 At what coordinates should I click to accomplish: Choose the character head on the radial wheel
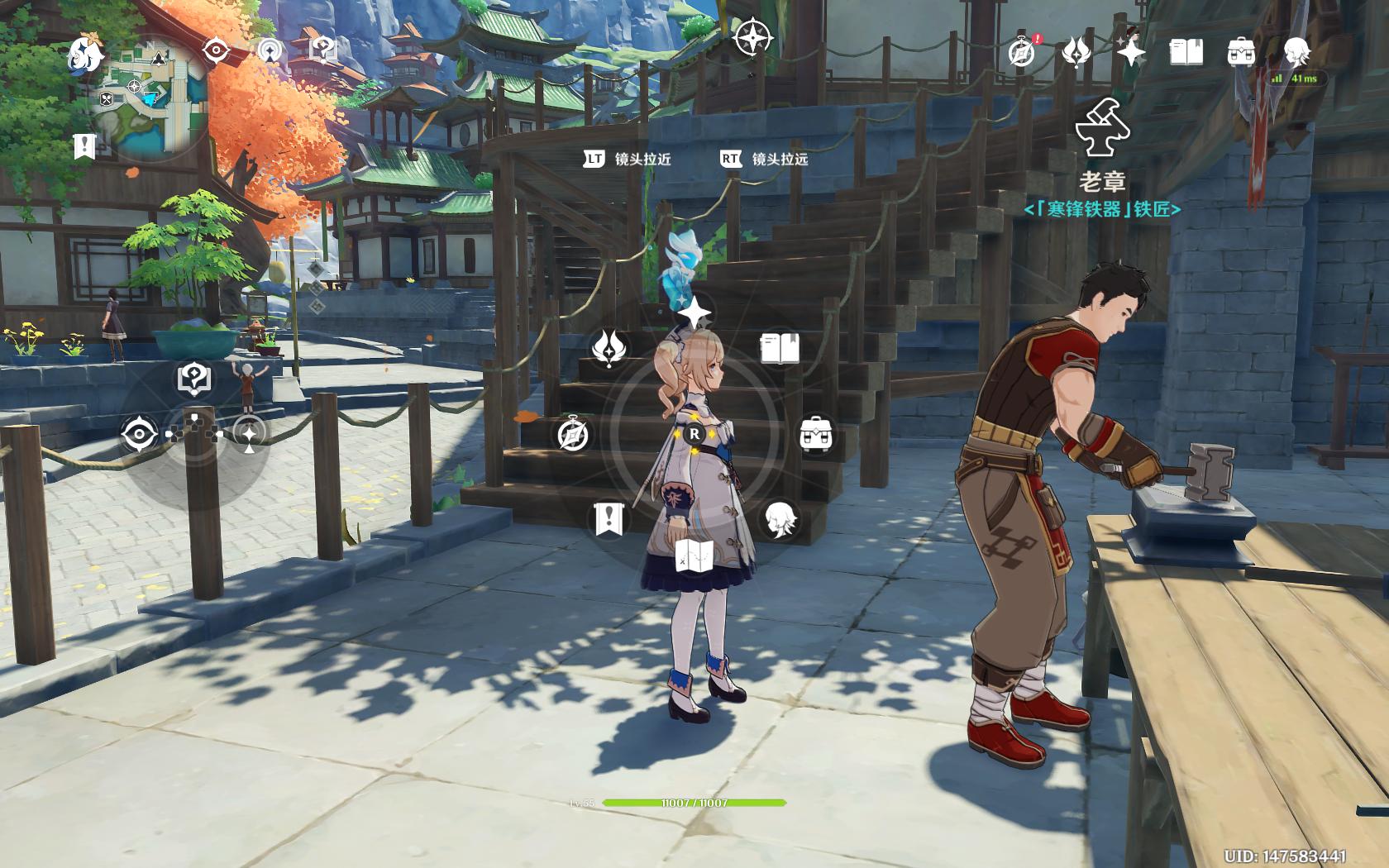(x=779, y=519)
